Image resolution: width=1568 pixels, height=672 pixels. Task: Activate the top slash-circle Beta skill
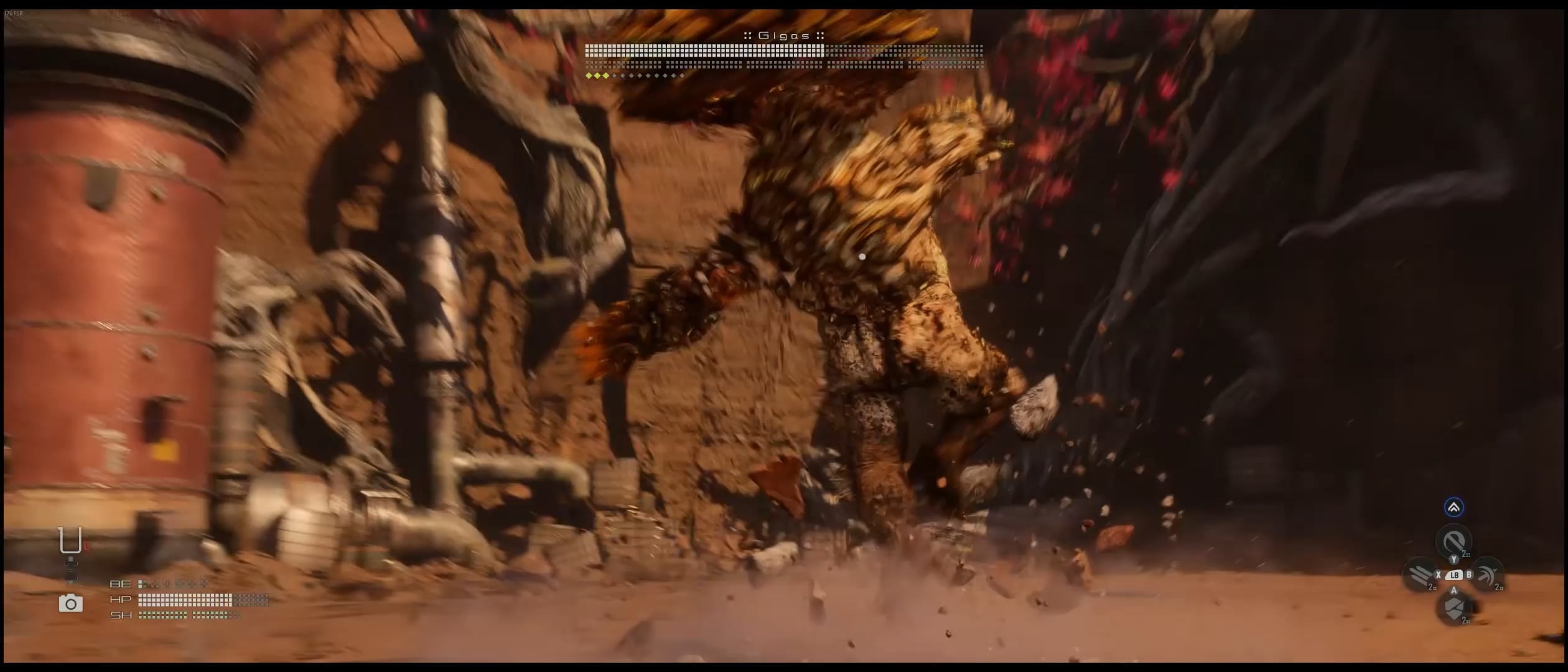click(x=1454, y=541)
